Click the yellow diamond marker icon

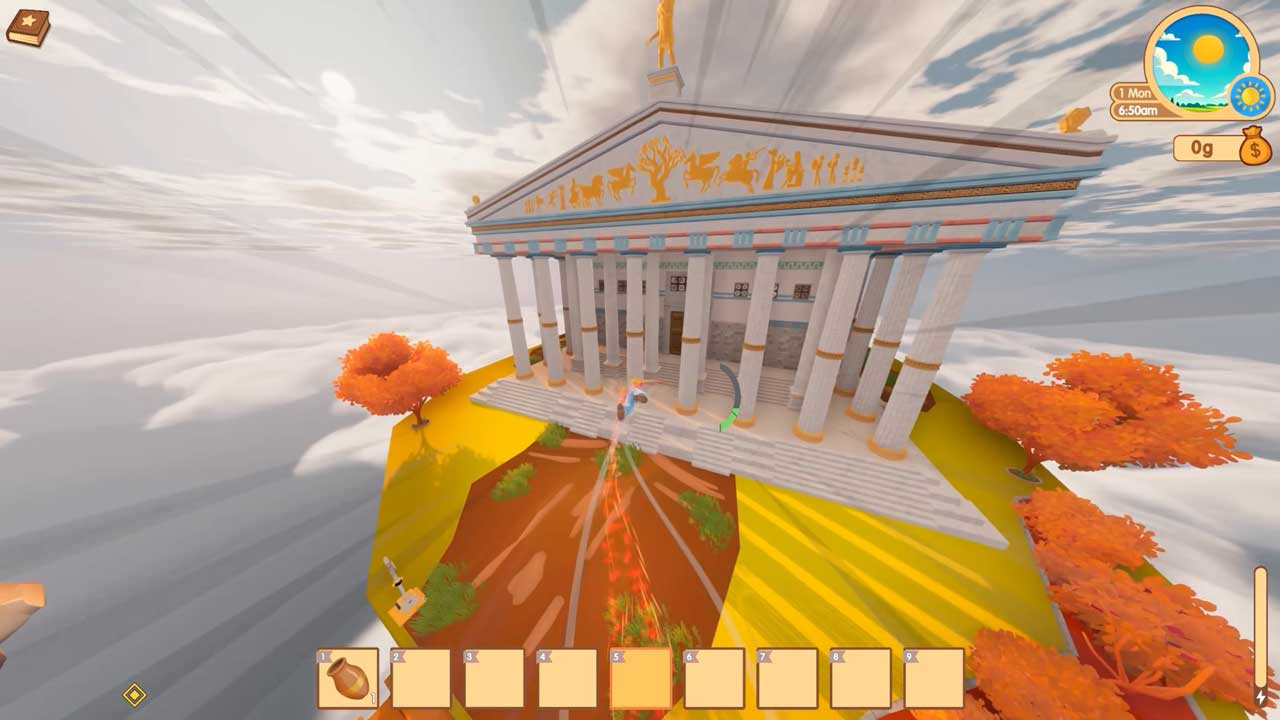pyautogui.click(x=135, y=694)
